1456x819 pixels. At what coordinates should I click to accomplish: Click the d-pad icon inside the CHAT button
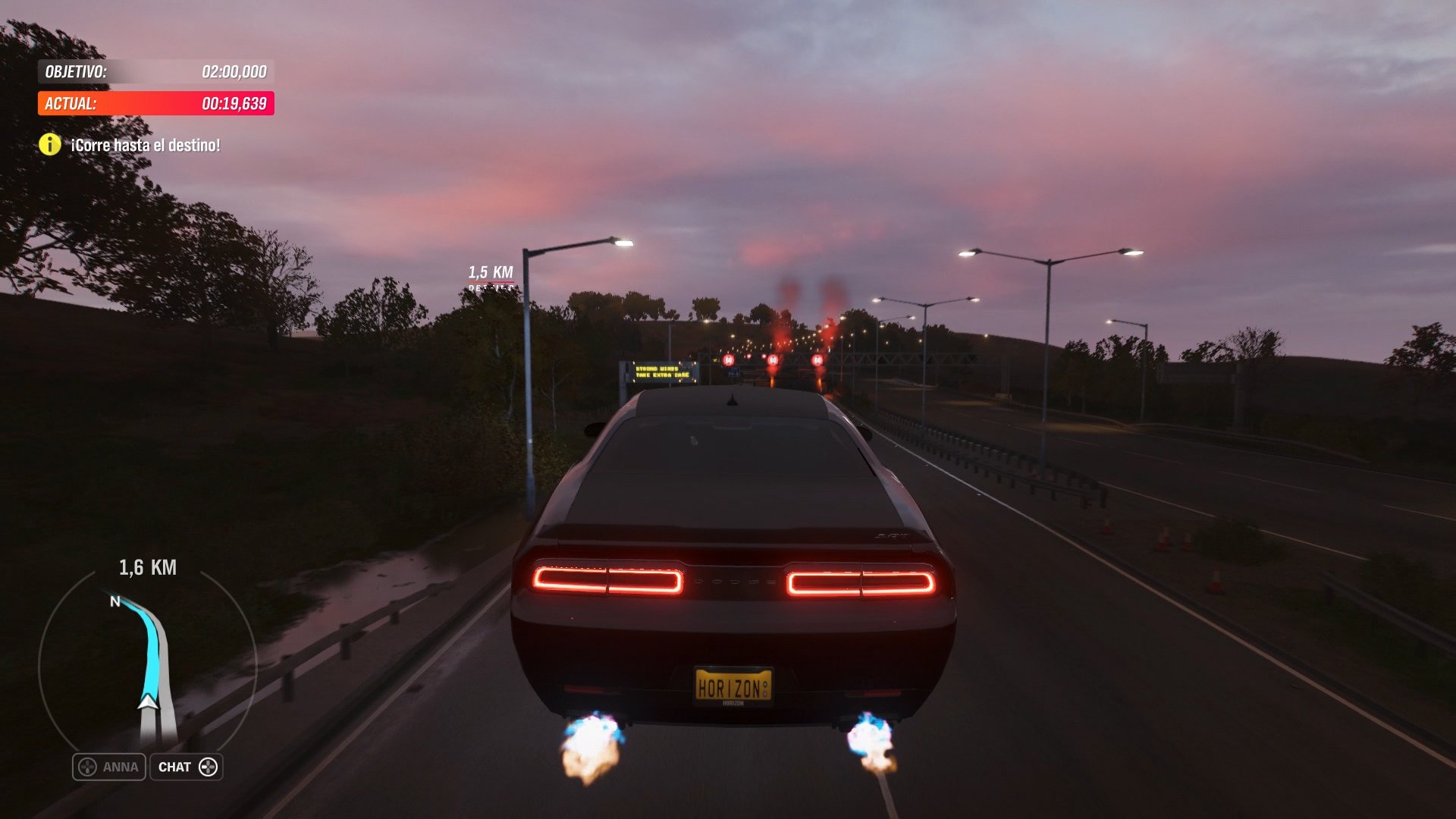[210, 767]
